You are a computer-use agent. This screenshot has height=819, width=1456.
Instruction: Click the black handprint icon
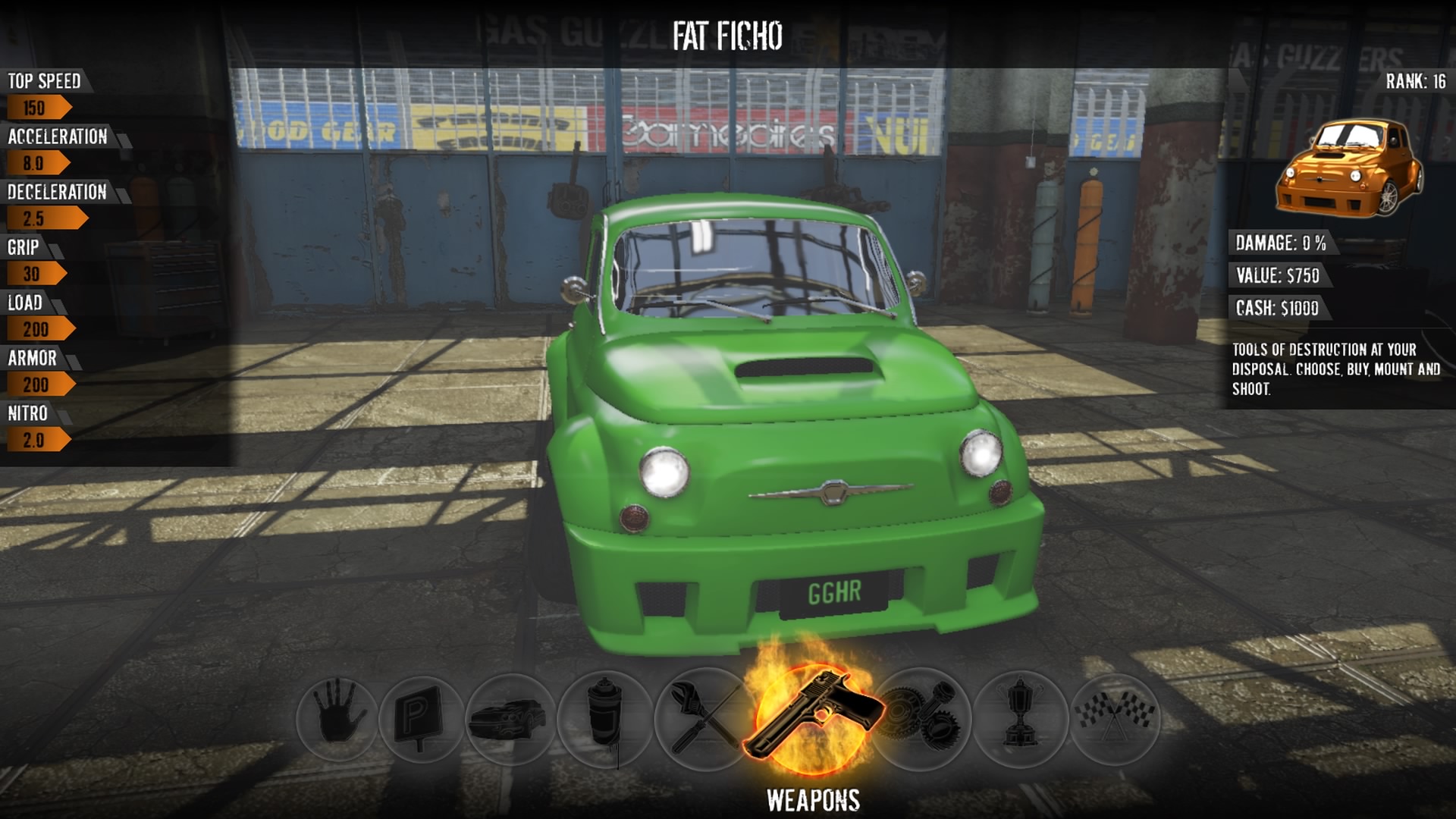(x=336, y=717)
